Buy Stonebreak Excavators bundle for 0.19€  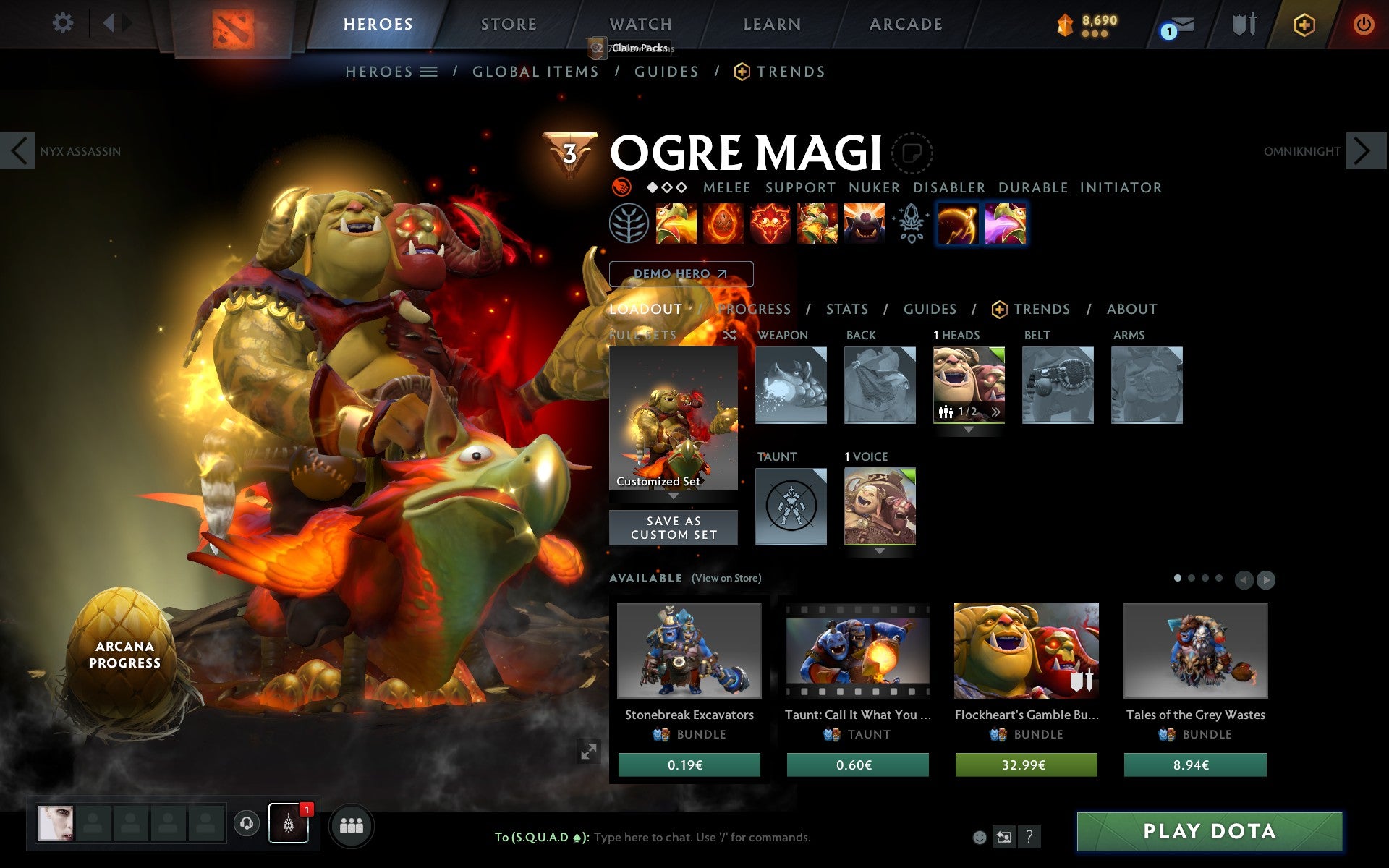point(689,765)
